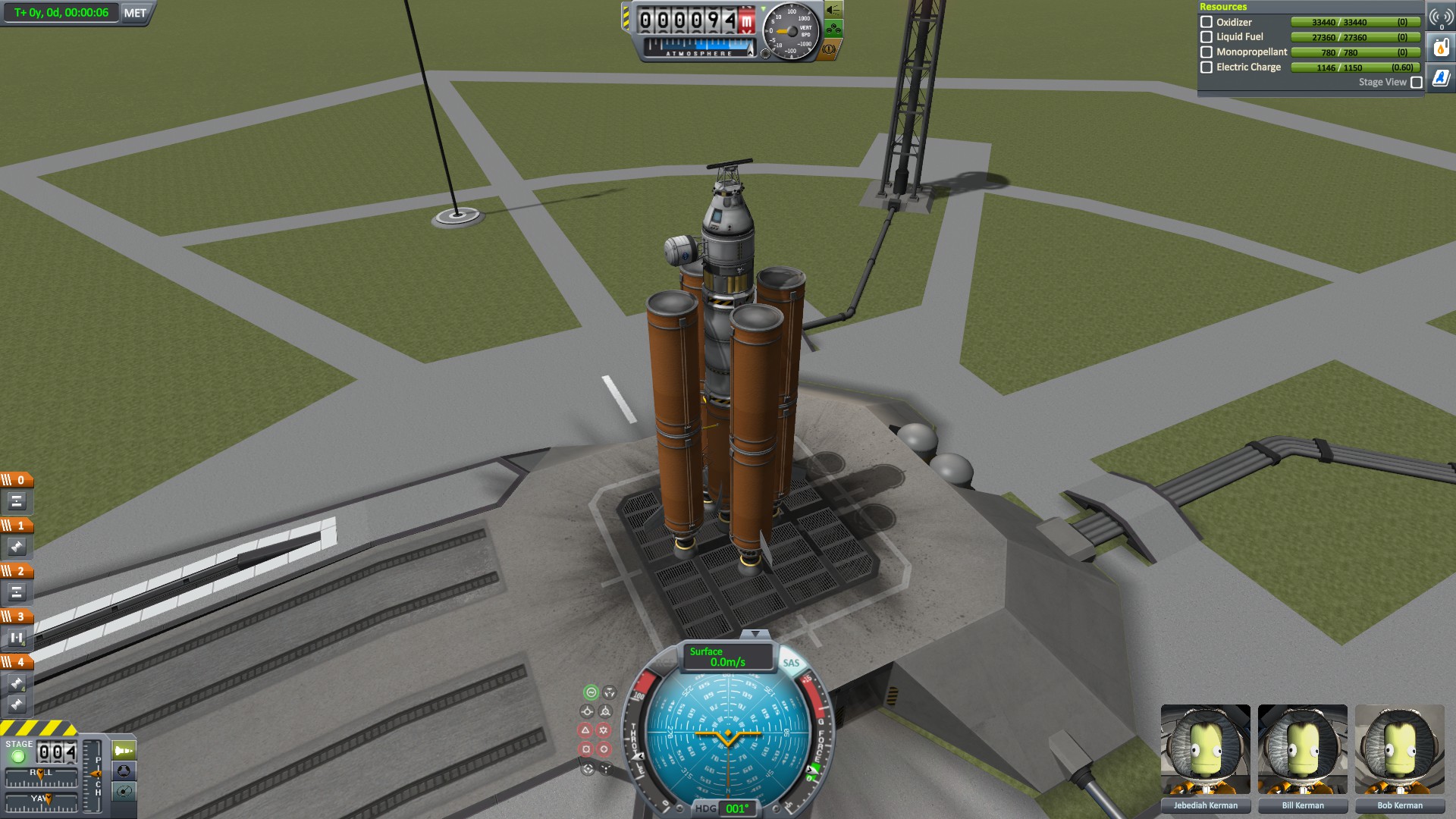
Task: Tick the Electric Charge resource checkbox
Action: [1207, 67]
